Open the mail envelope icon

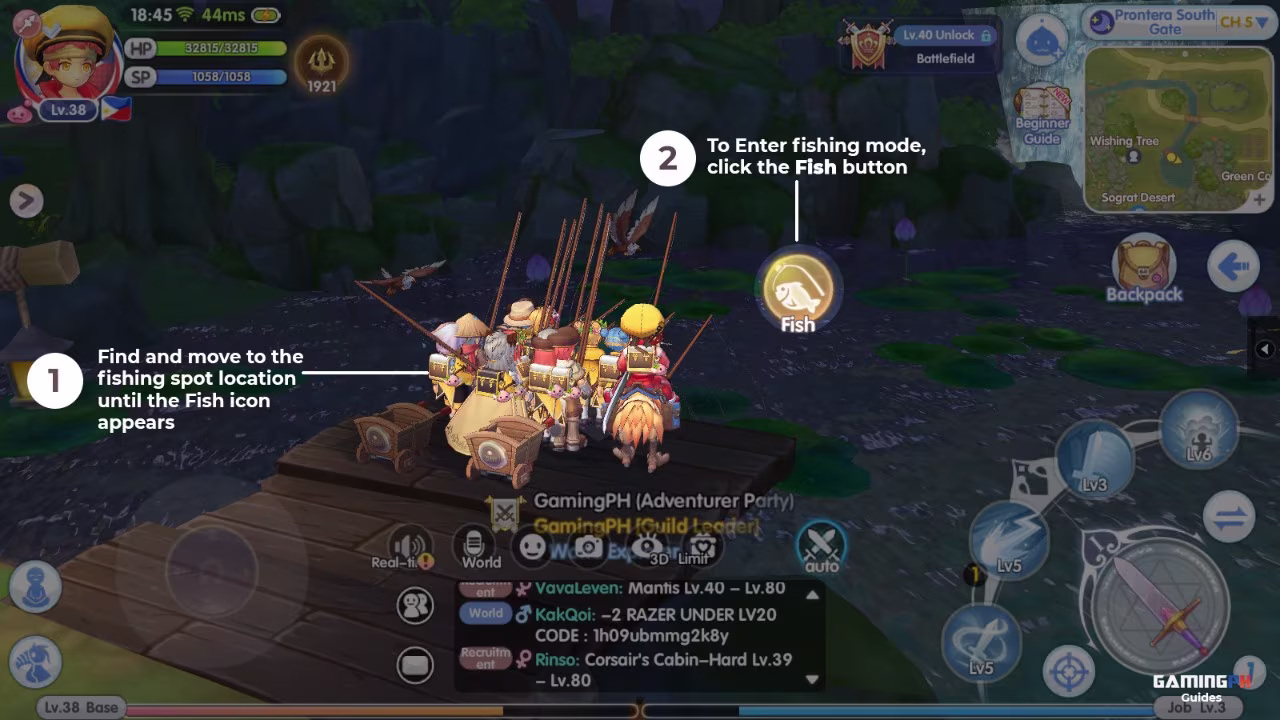(x=415, y=663)
